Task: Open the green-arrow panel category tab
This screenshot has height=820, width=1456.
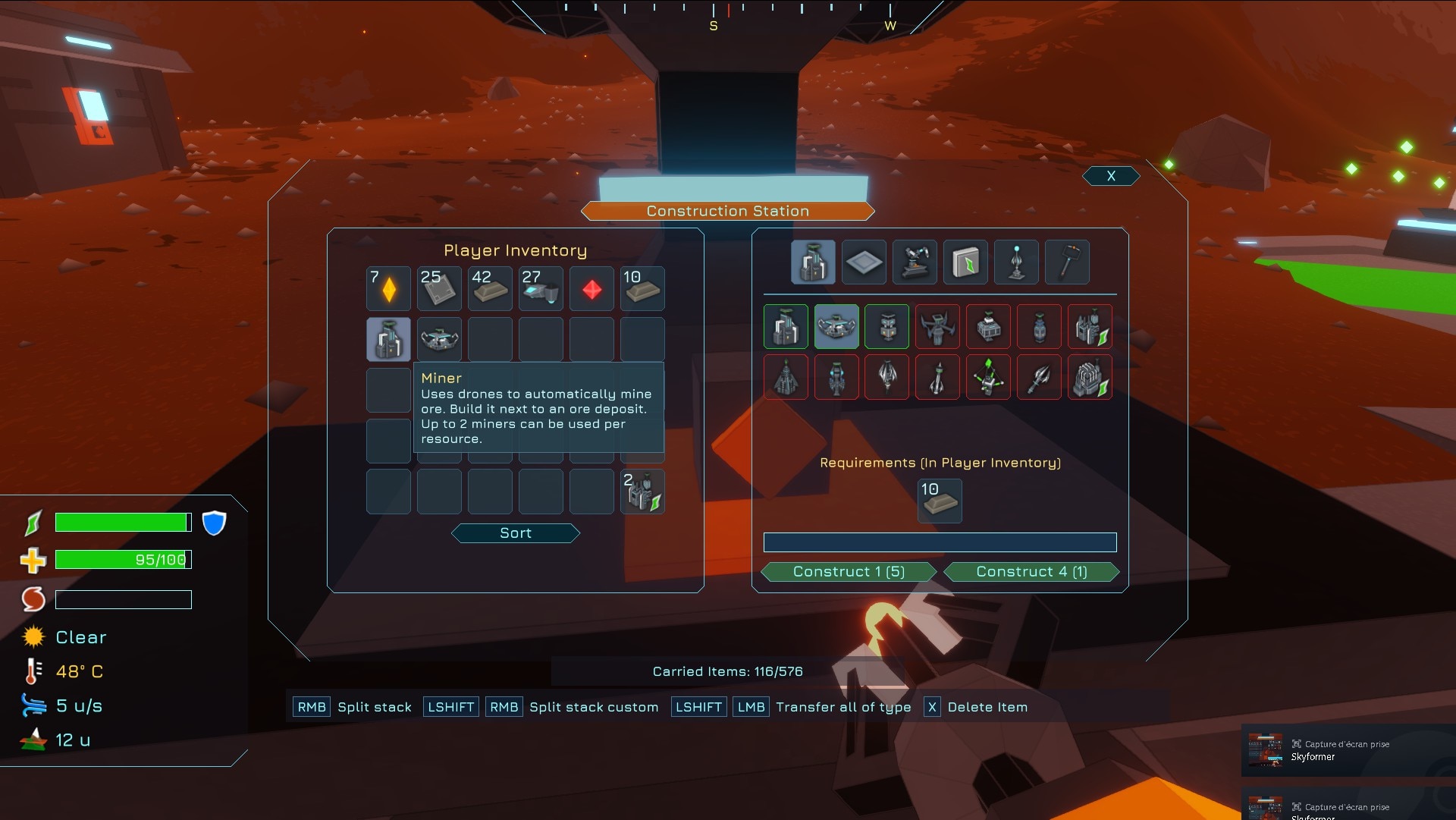Action: 965,262
